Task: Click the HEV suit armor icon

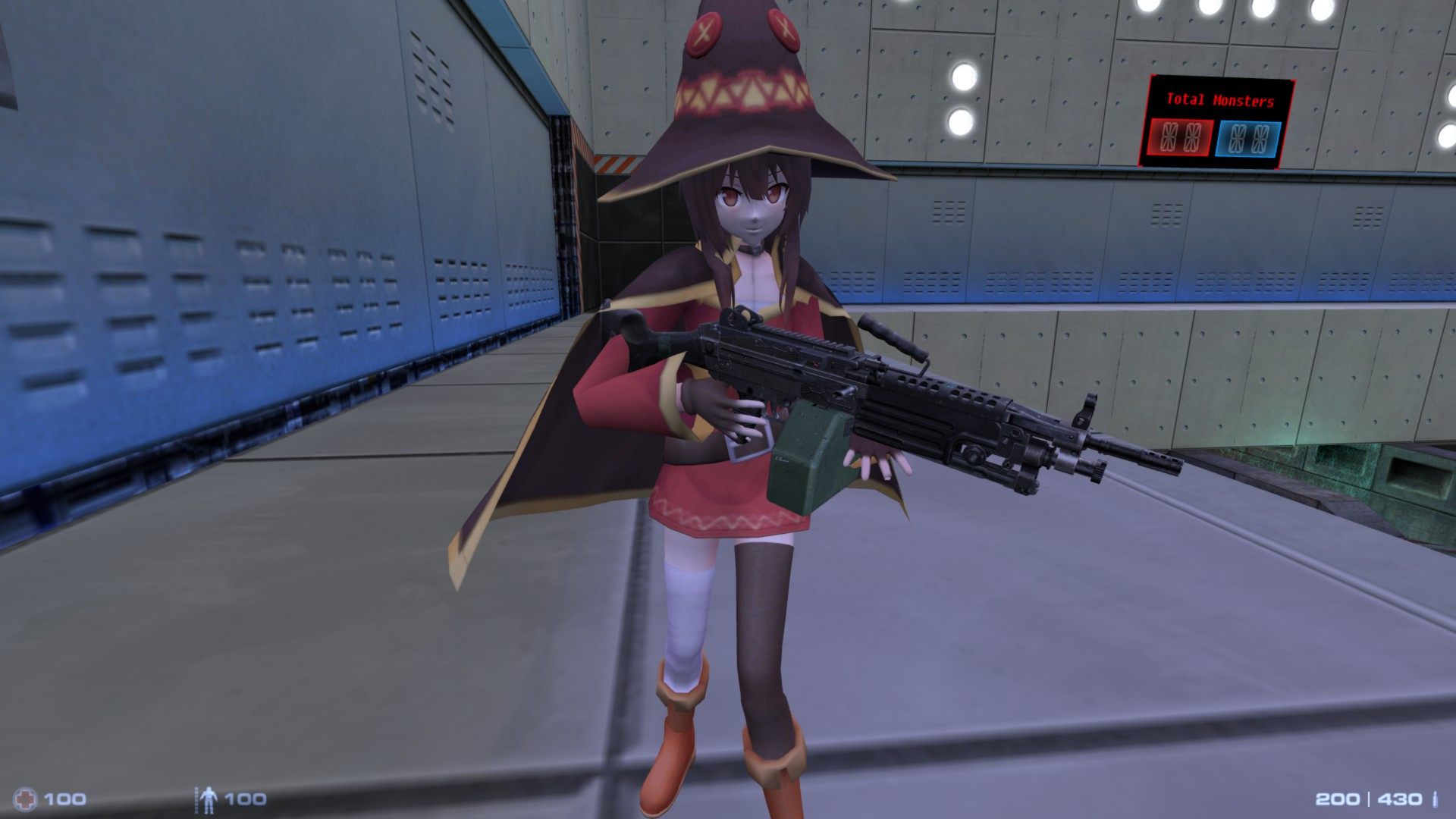Action: pos(210,799)
